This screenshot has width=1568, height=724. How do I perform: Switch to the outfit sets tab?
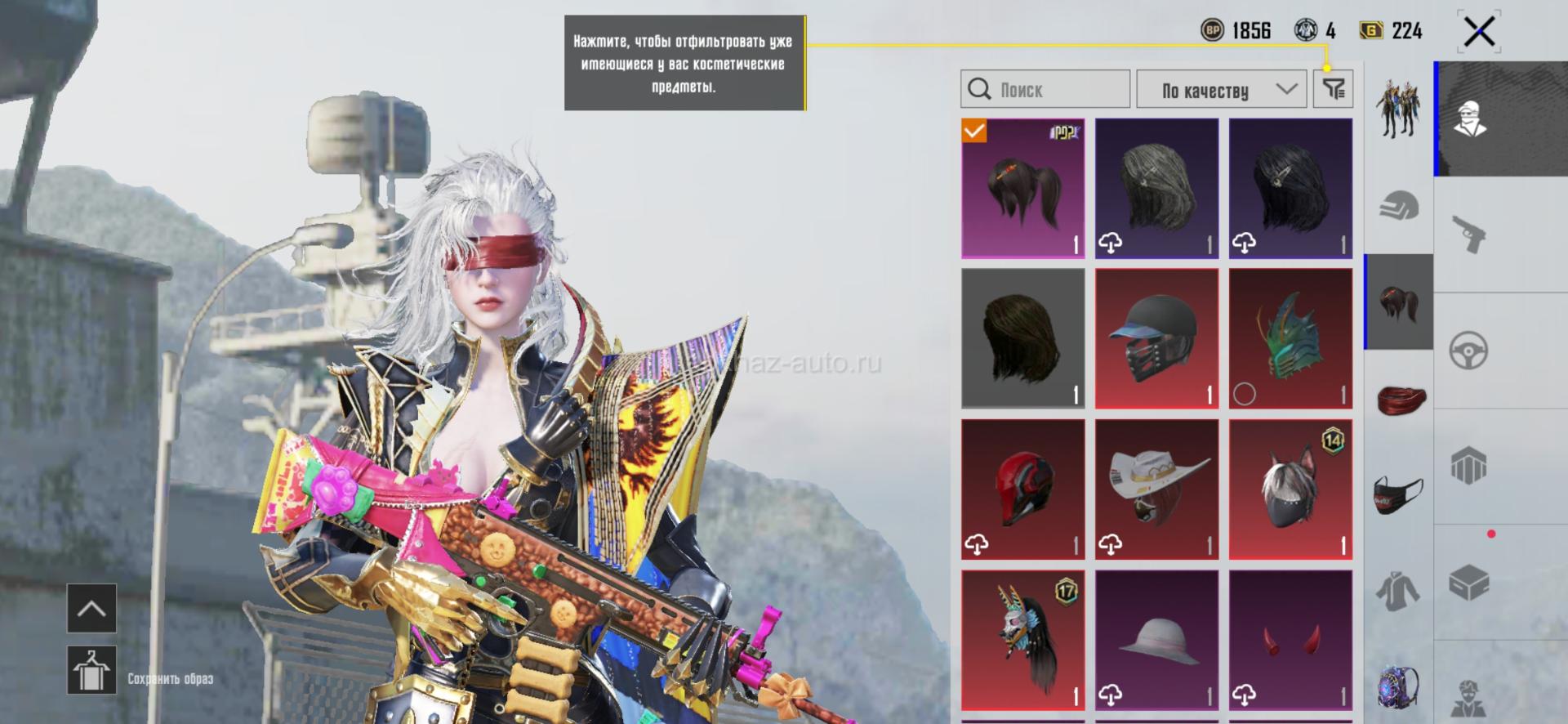[x=1397, y=109]
